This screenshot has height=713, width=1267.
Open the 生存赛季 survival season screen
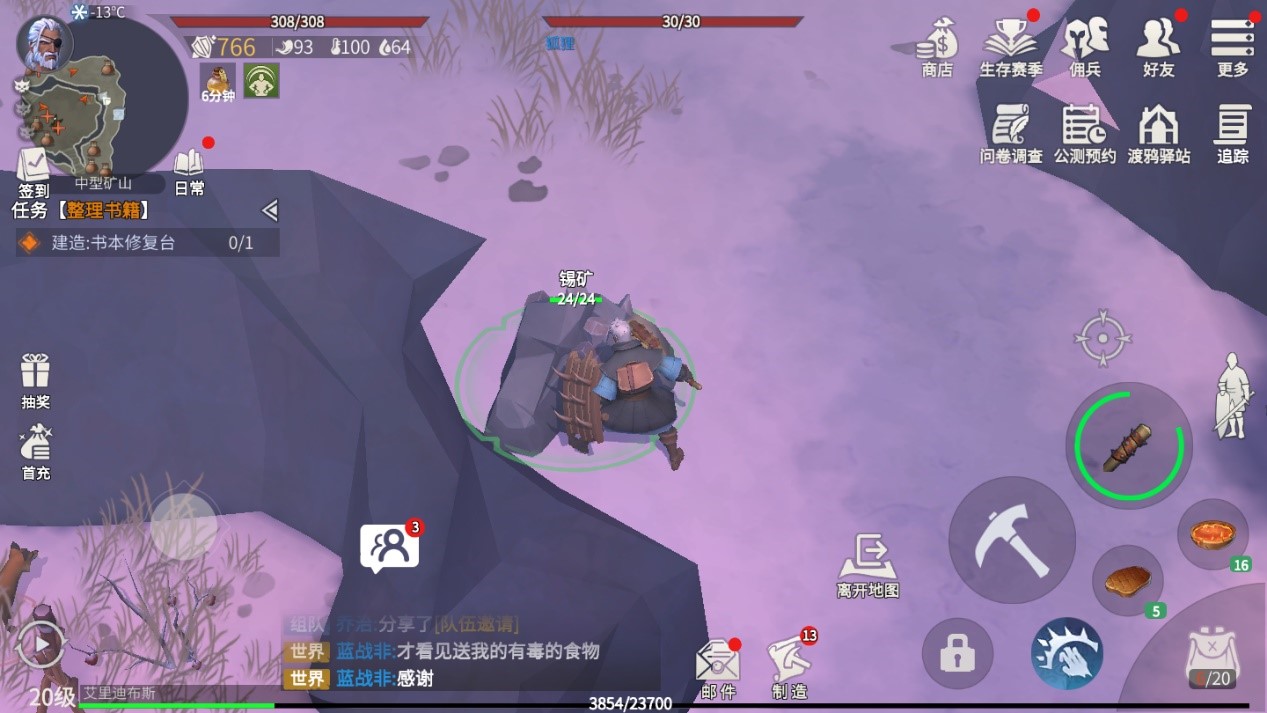pyautogui.click(x=1010, y=47)
